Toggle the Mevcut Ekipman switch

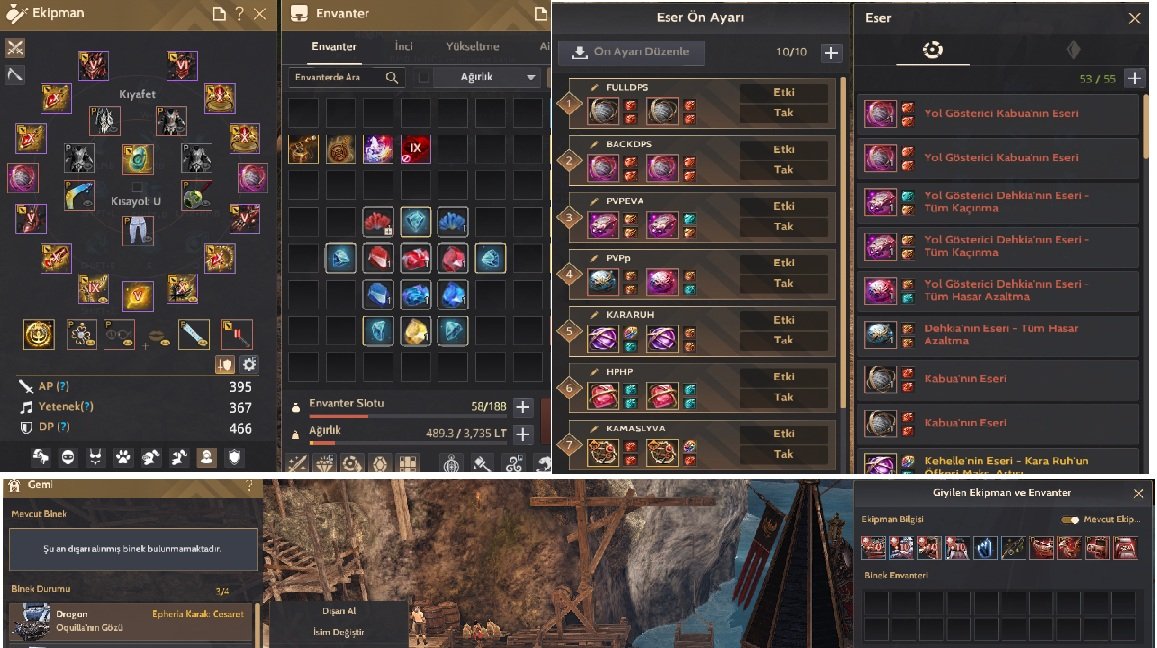pos(1071,520)
